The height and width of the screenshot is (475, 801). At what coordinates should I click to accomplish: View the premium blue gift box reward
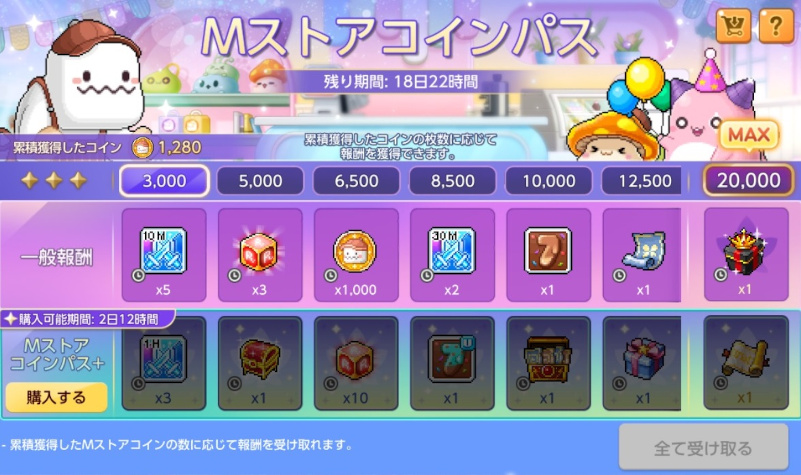tap(643, 363)
